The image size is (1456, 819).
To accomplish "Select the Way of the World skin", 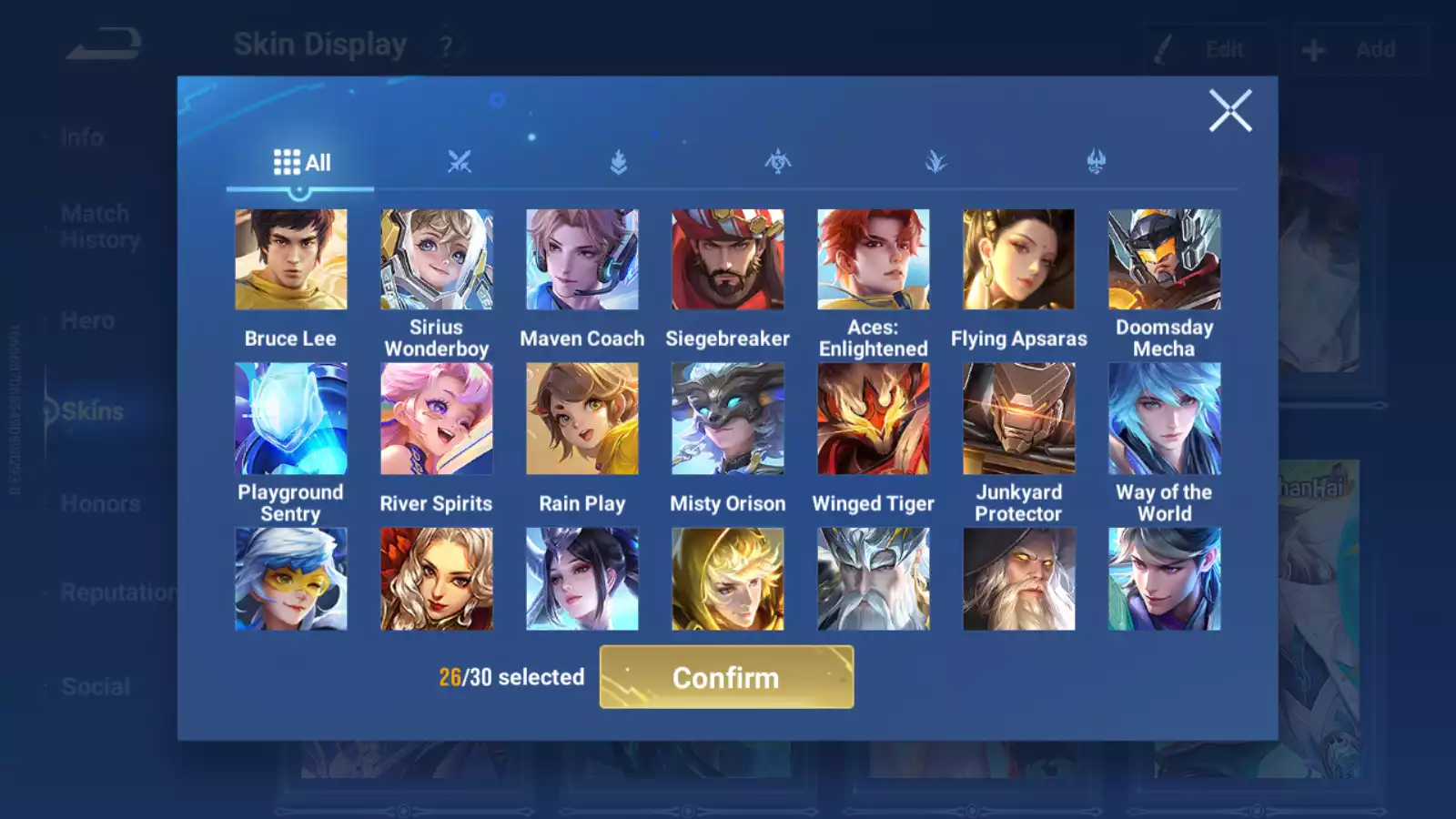I will point(1164,419).
